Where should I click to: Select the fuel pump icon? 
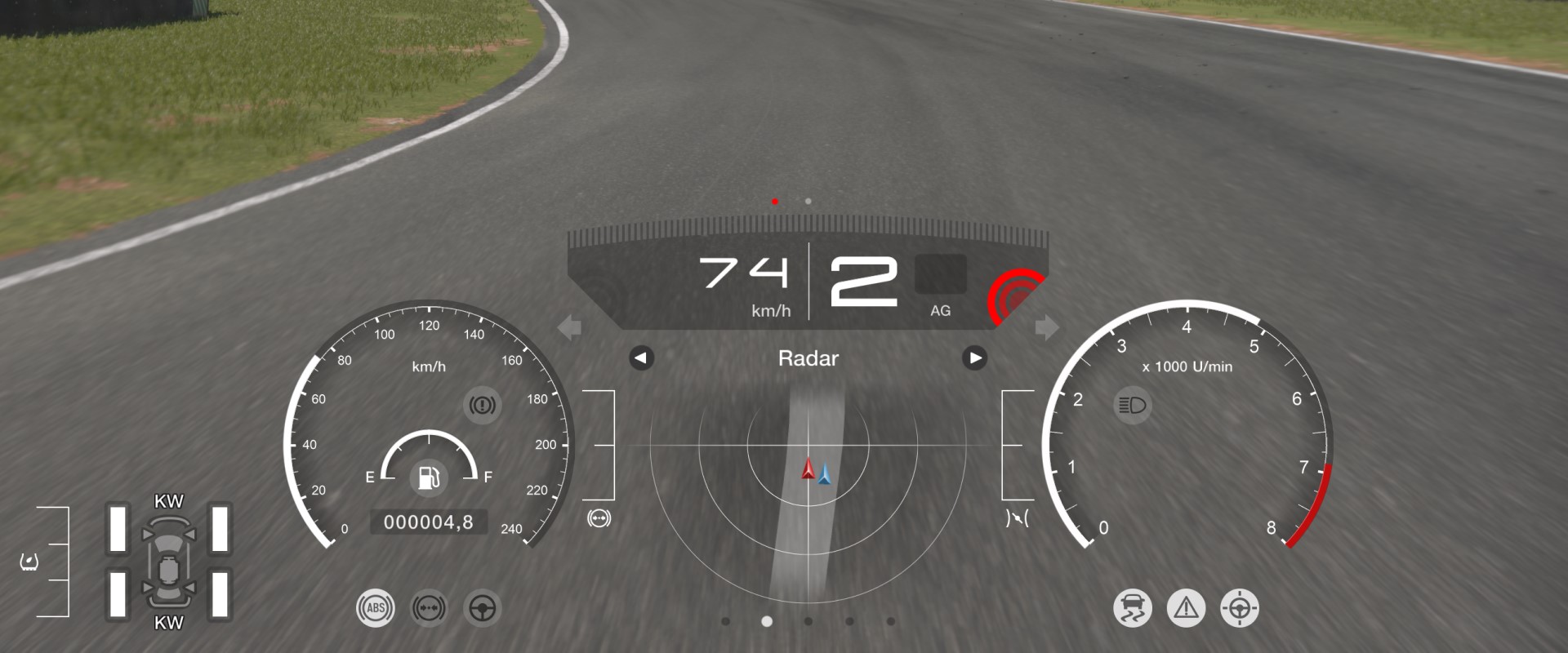[429, 477]
